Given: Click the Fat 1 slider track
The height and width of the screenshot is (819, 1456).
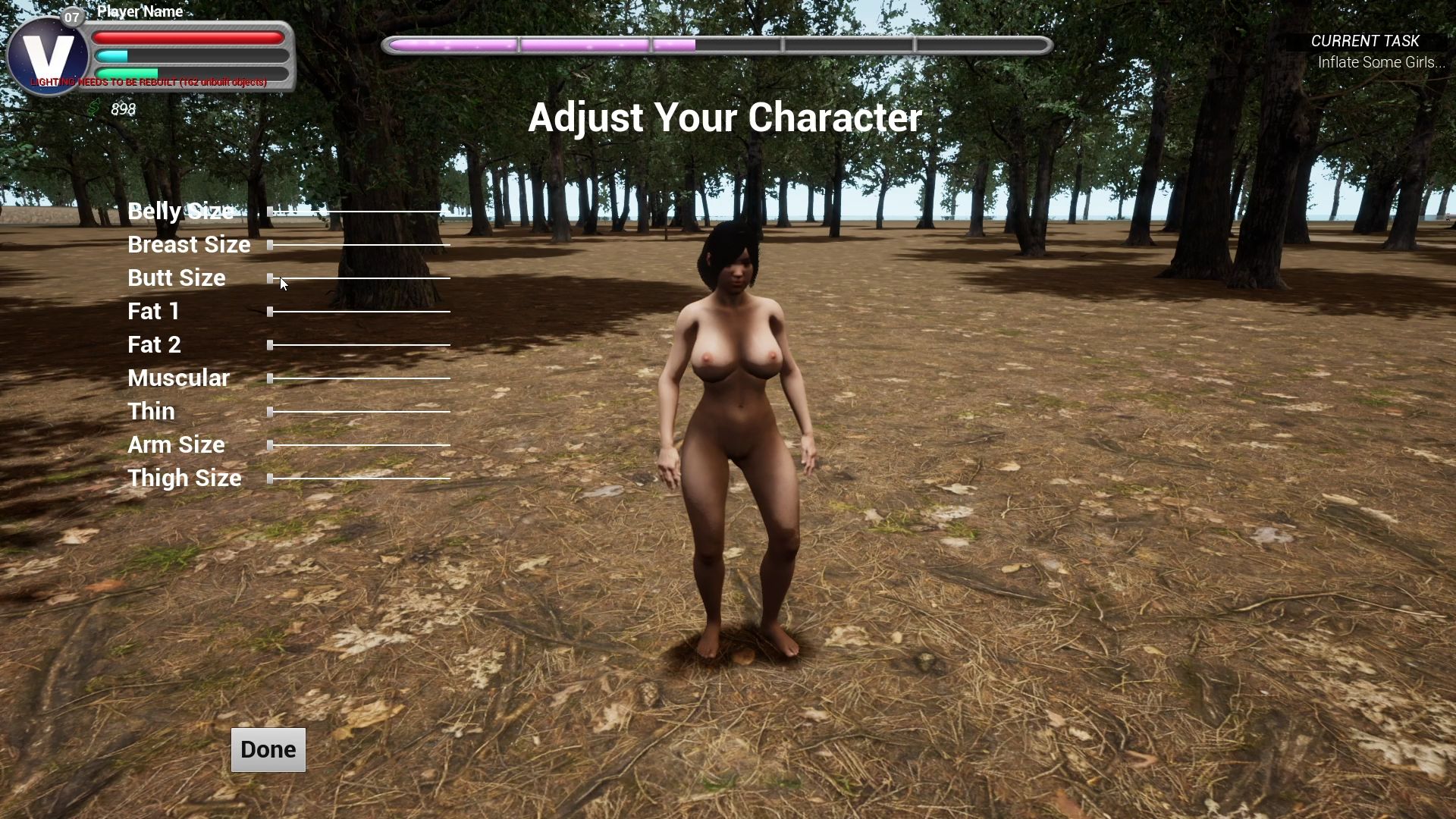Looking at the screenshot, I should pos(359,312).
